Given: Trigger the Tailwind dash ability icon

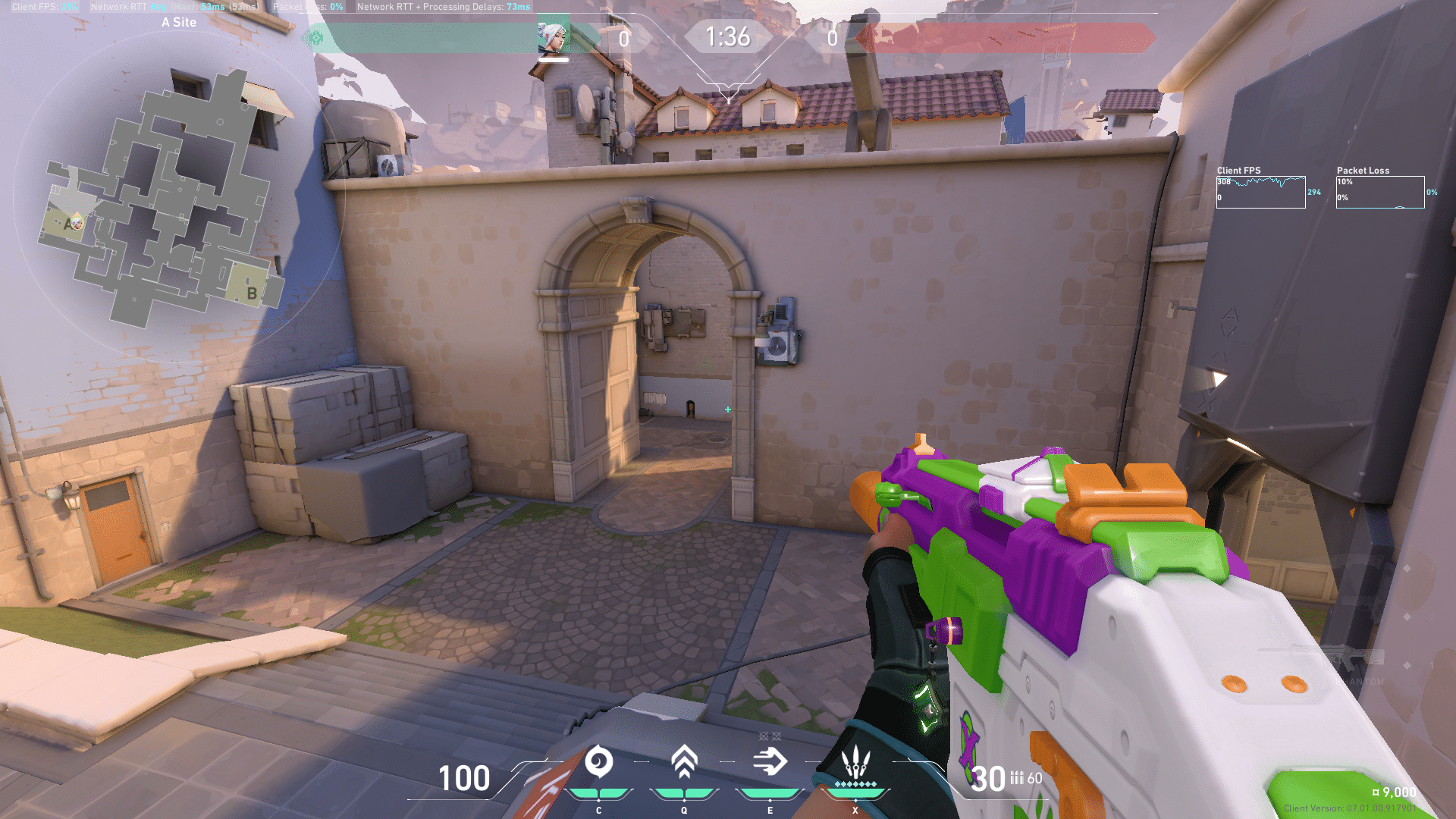Looking at the screenshot, I should point(770,761).
